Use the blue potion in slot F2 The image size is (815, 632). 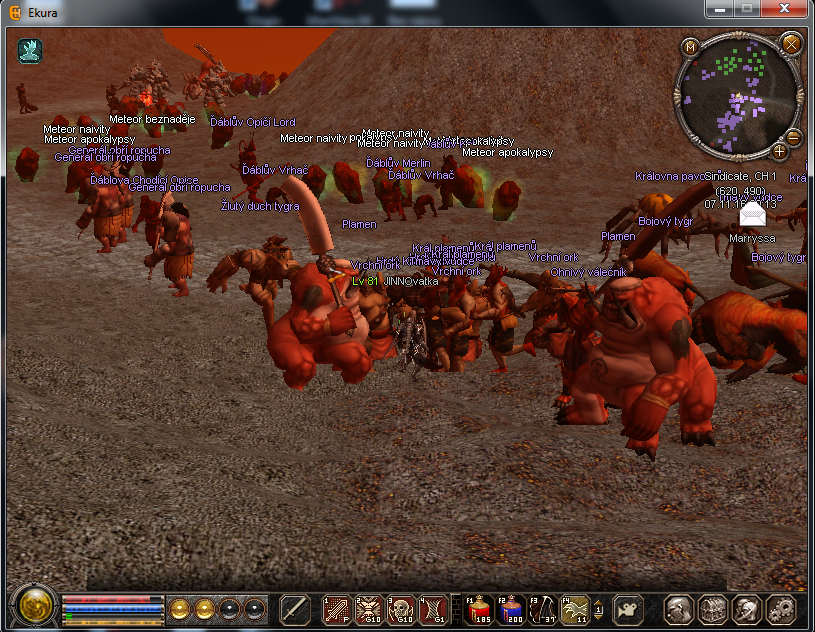pos(511,608)
